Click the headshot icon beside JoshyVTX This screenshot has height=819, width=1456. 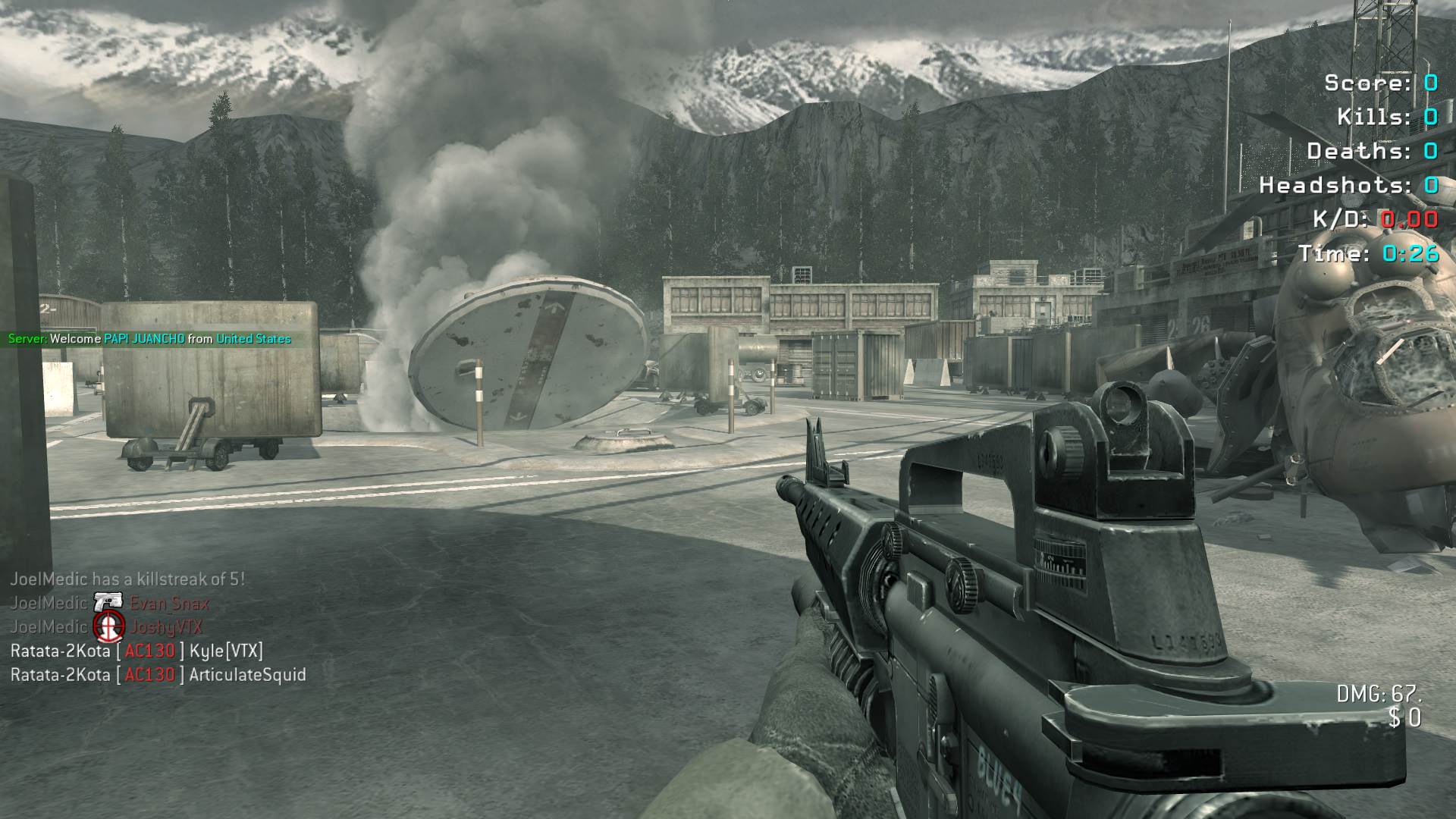click(108, 626)
